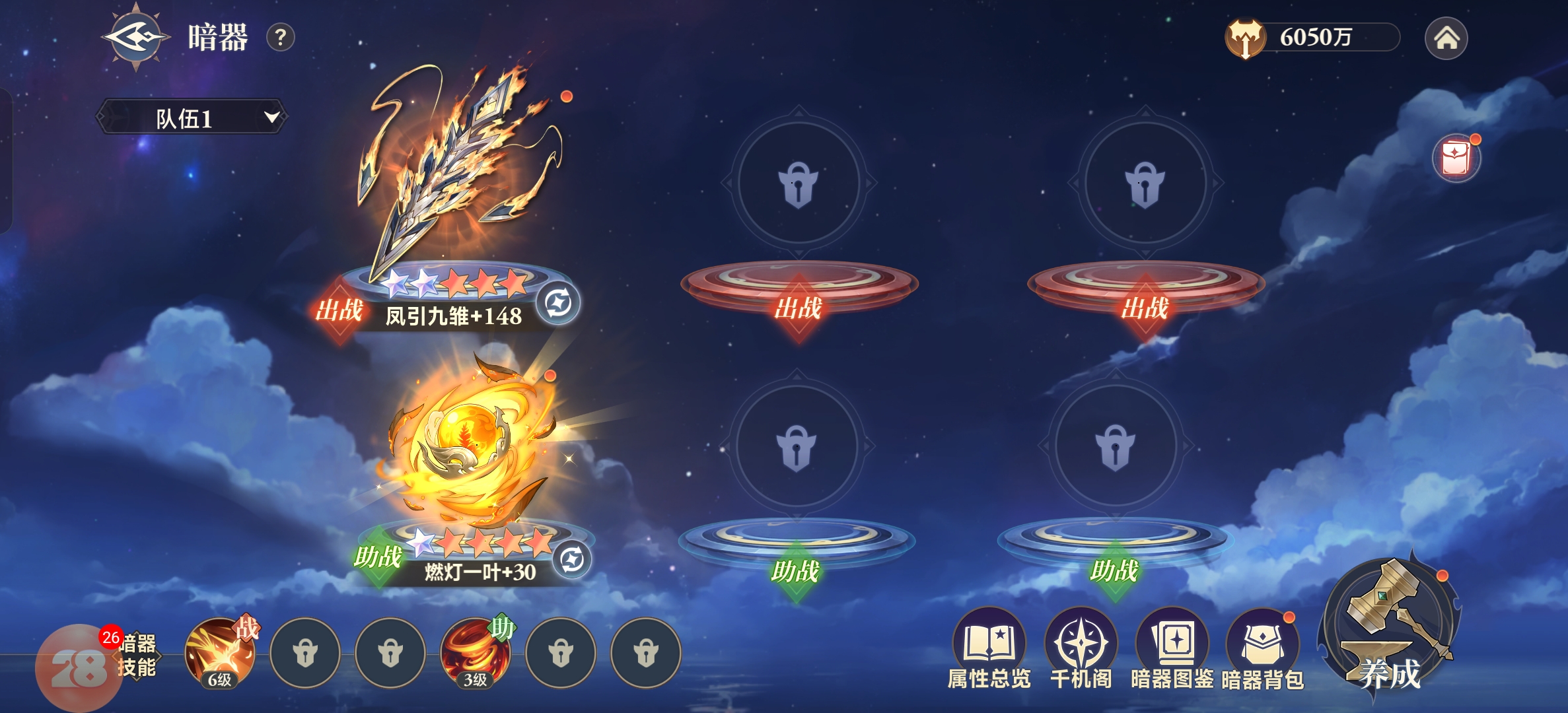
Task: Select the level 3 assist skill icon
Action: [x=476, y=654]
